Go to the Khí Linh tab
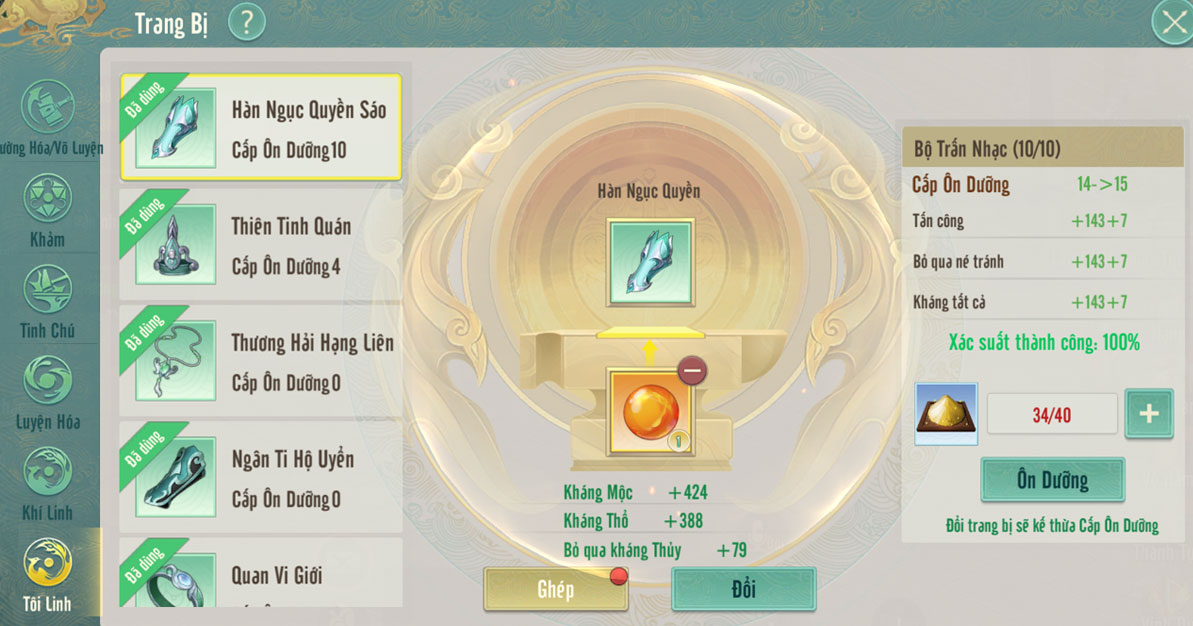 (x=47, y=483)
